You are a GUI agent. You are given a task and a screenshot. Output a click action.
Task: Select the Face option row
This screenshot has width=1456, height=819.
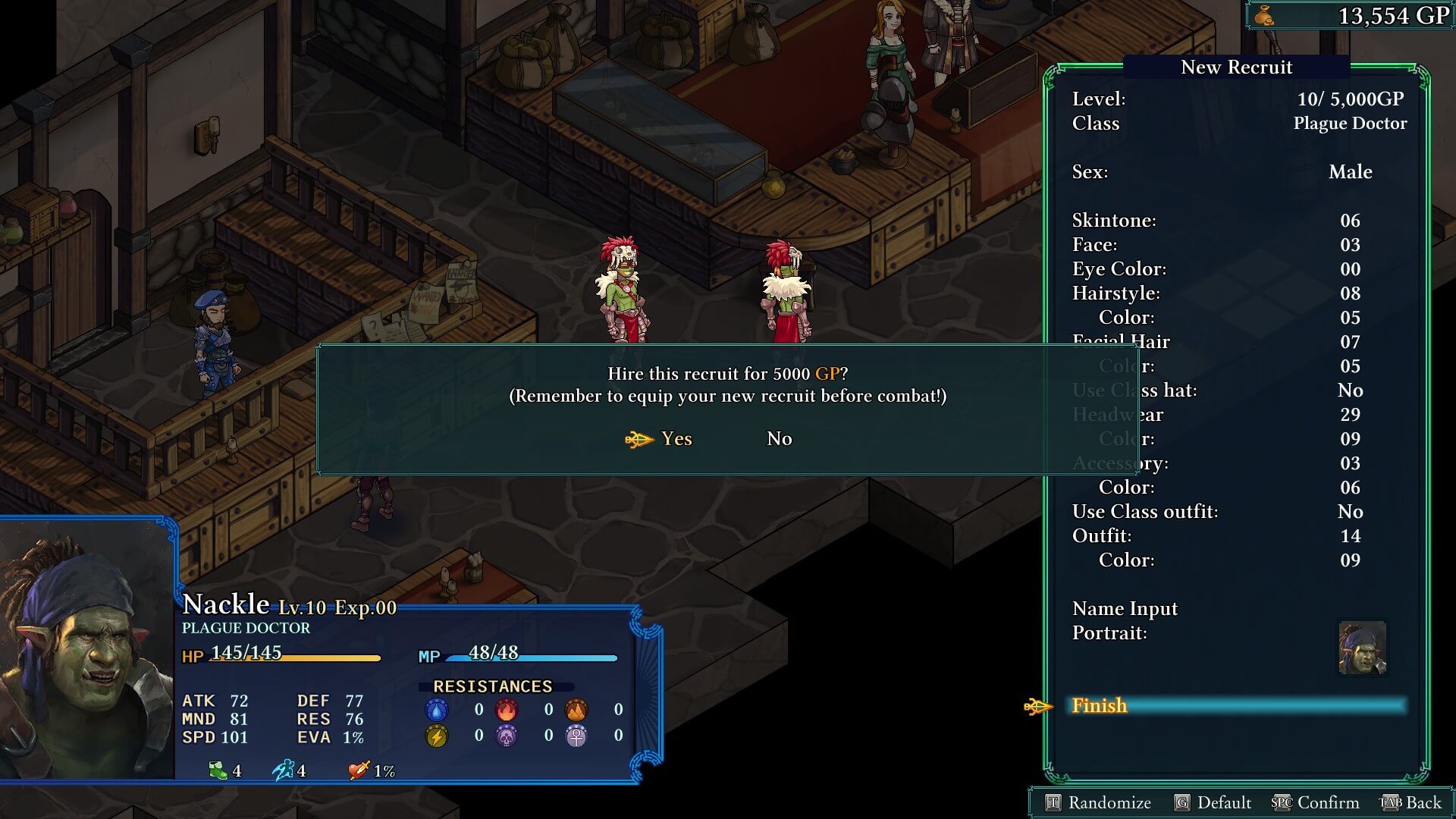[1238, 245]
